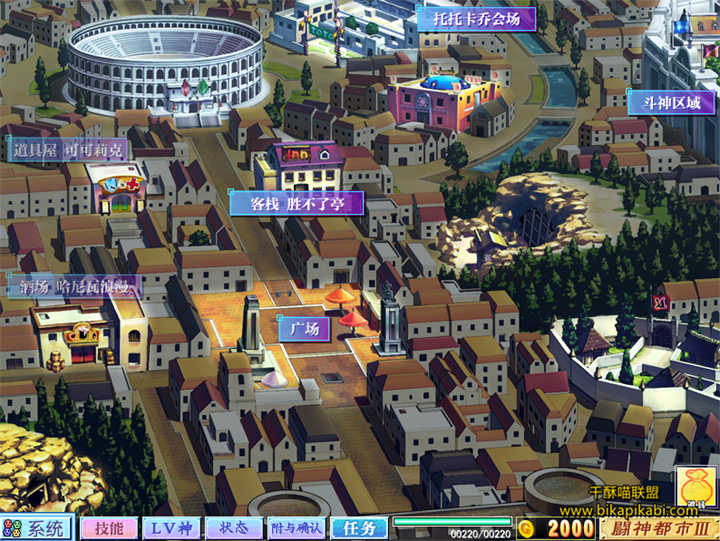Go to 道具屋 可可莉克 item shop label
This screenshot has height=541, width=720.
[68, 149]
